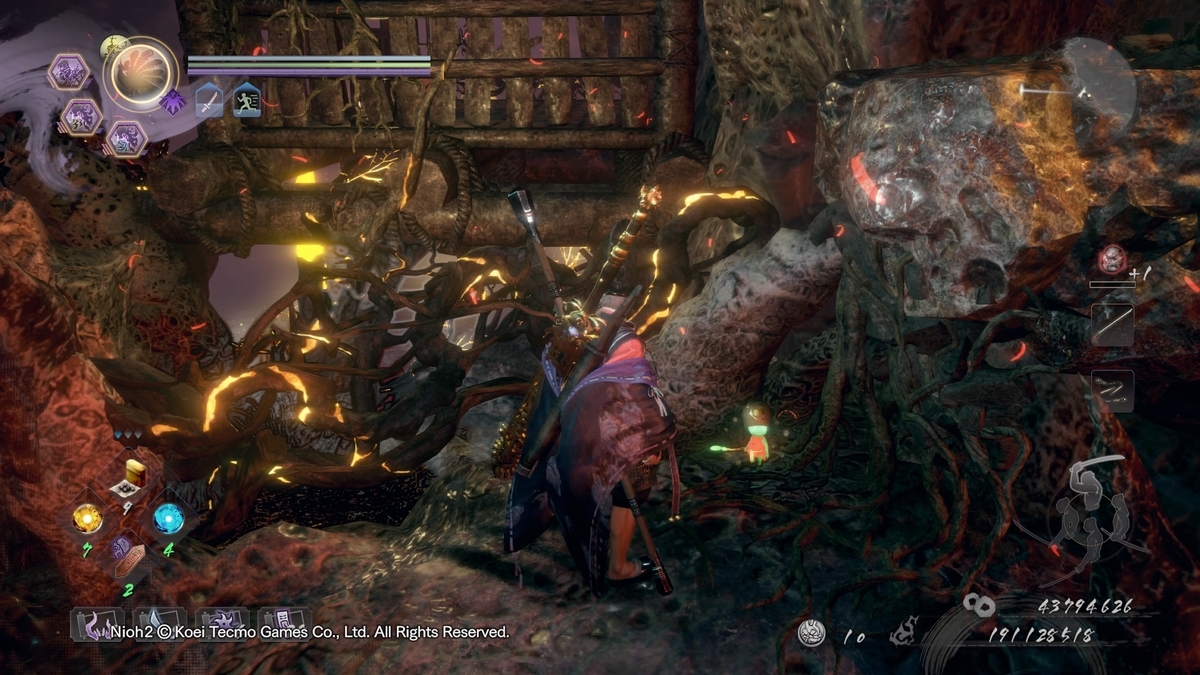Image resolution: width=1200 pixels, height=675 pixels.
Task: Select the nine-tailed fox guardian spirit icon
Action: click(x=138, y=73)
